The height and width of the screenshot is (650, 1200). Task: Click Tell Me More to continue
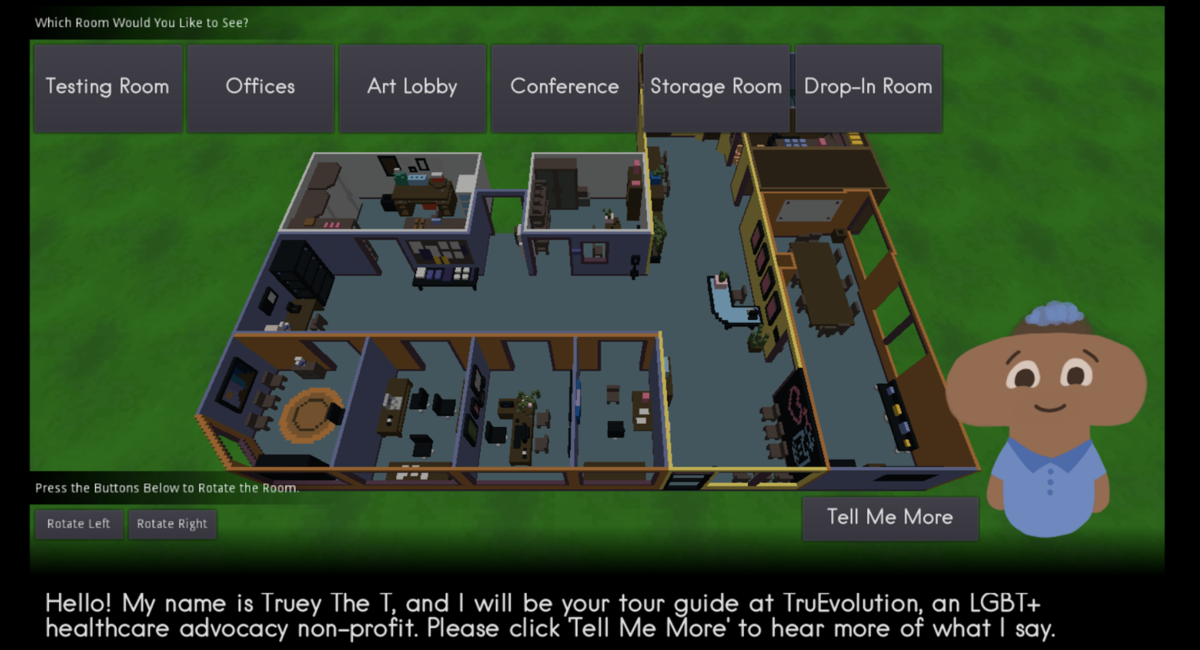coord(890,518)
